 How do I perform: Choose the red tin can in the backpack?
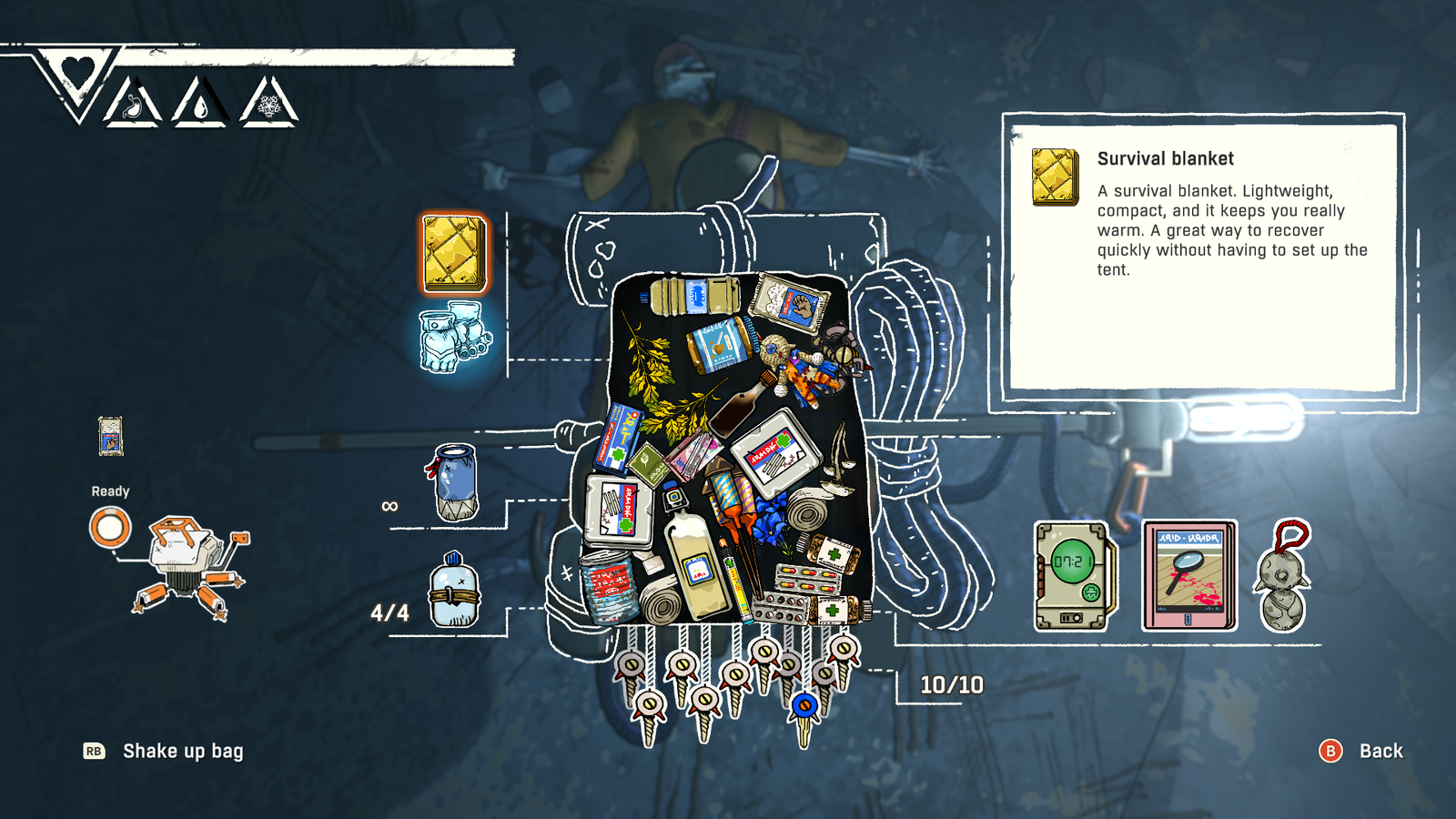tap(607, 584)
